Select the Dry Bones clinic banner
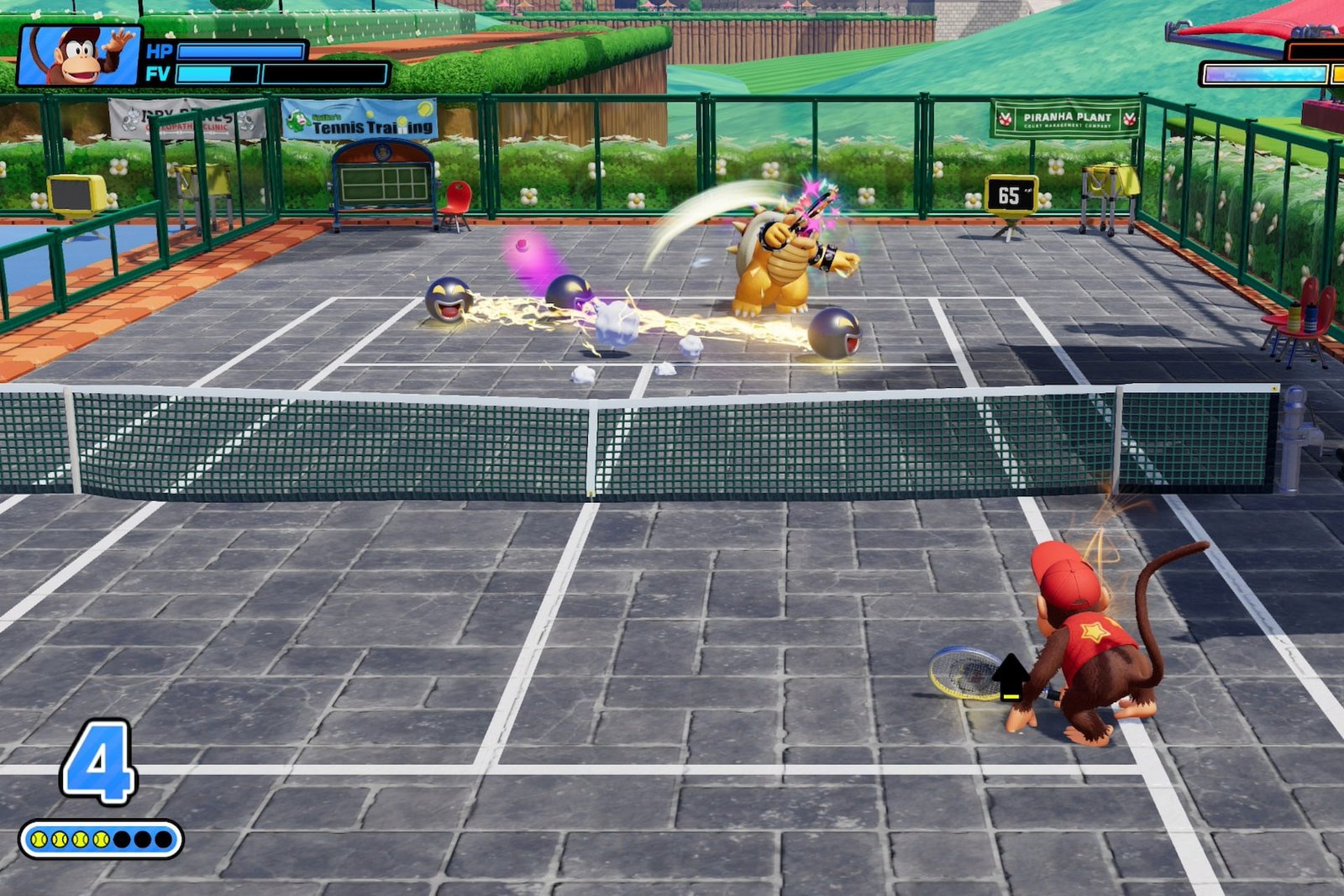The height and width of the screenshot is (896, 1344). (183, 118)
